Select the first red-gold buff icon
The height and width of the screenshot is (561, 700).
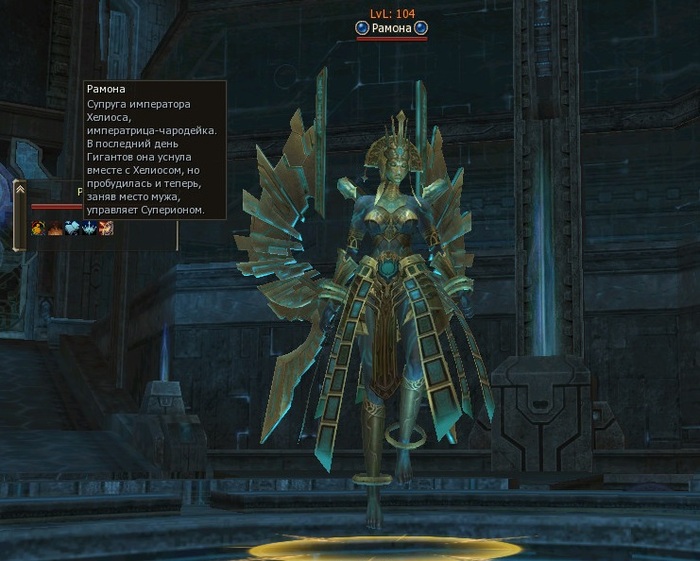(x=38, y=228)
